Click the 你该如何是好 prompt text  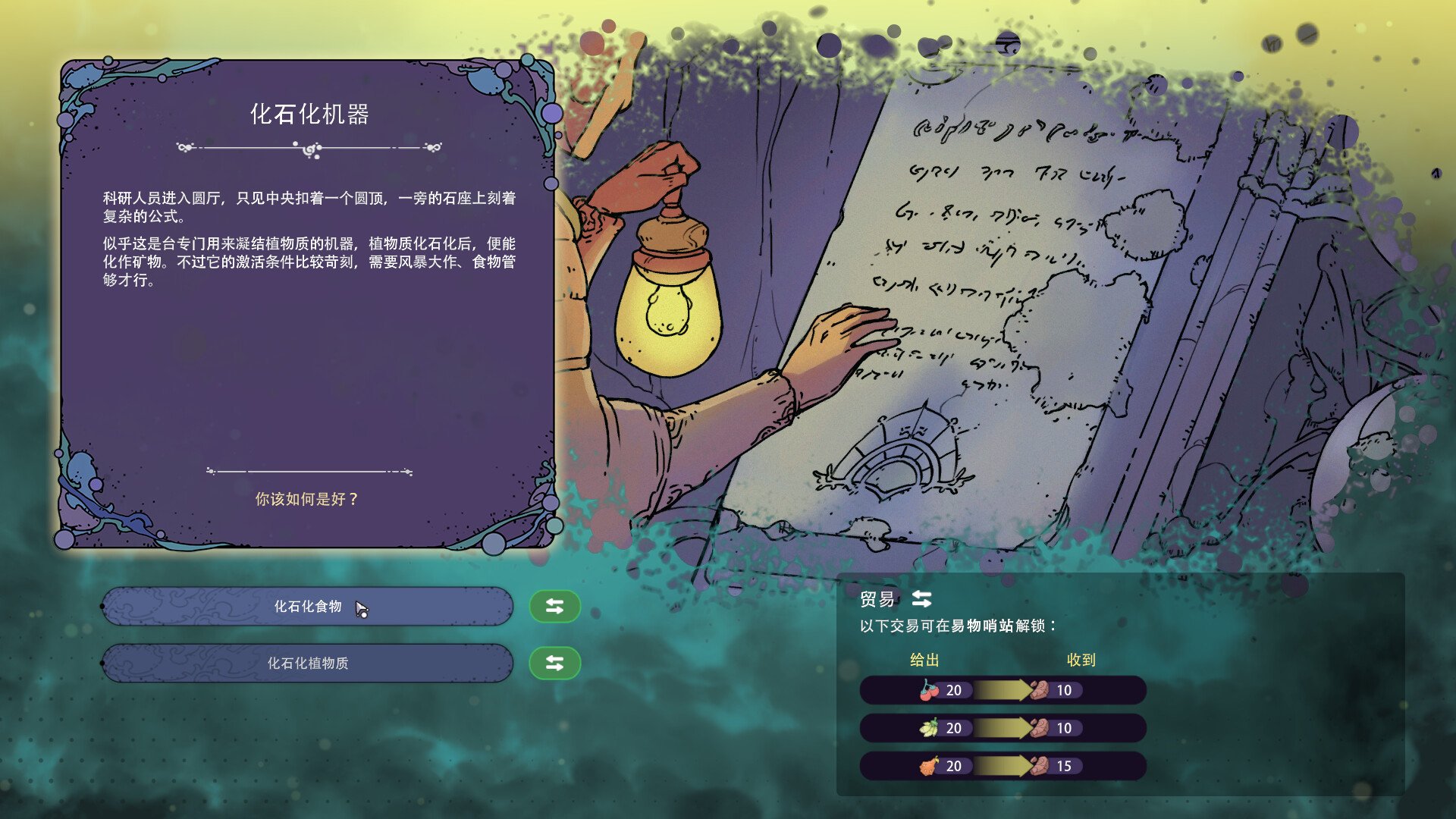[x=307, y=500]
